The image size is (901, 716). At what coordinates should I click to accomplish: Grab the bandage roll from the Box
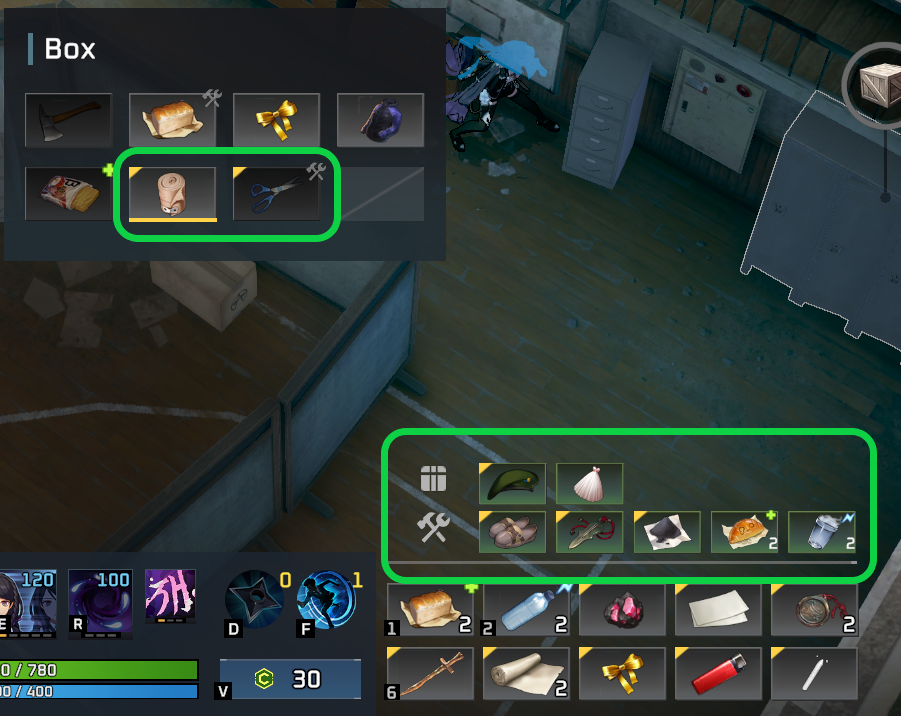(172, 193)
